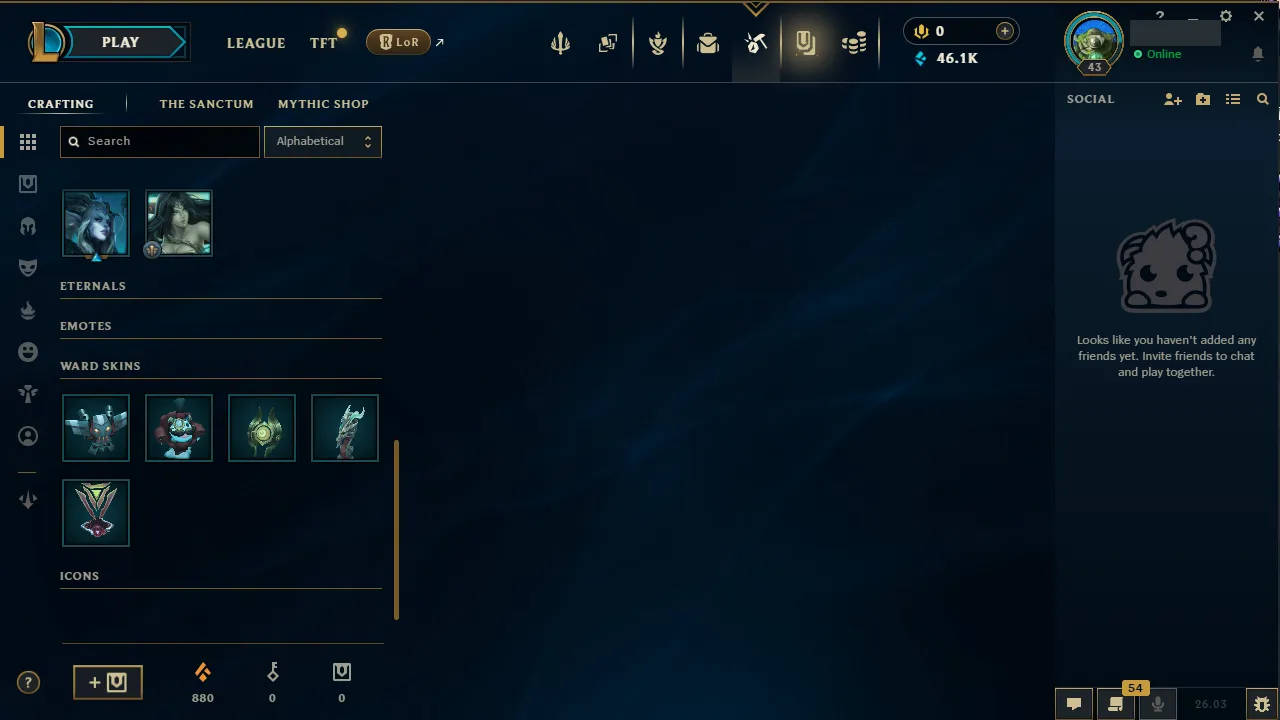This screenshot has width=1280, height=720.
Task: Expand the Eternals section
Action: pyautogui.click(x=93, y=286)
